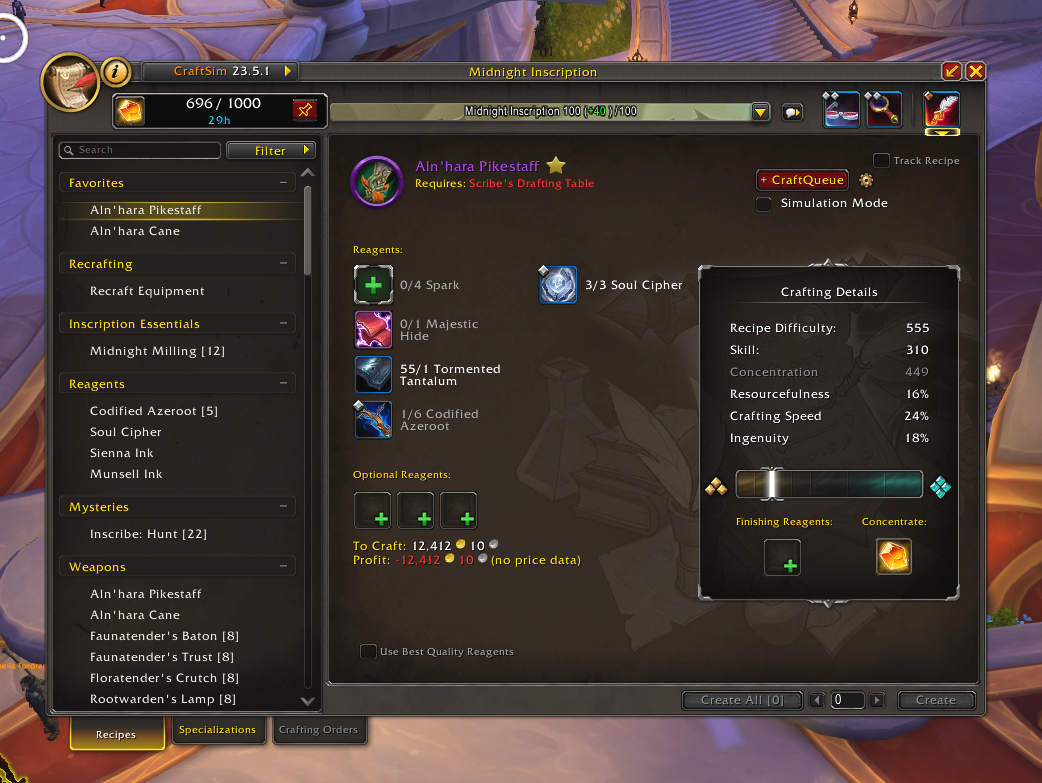
Task: Close the Midnight Inscription window
Action: [976, 71]
